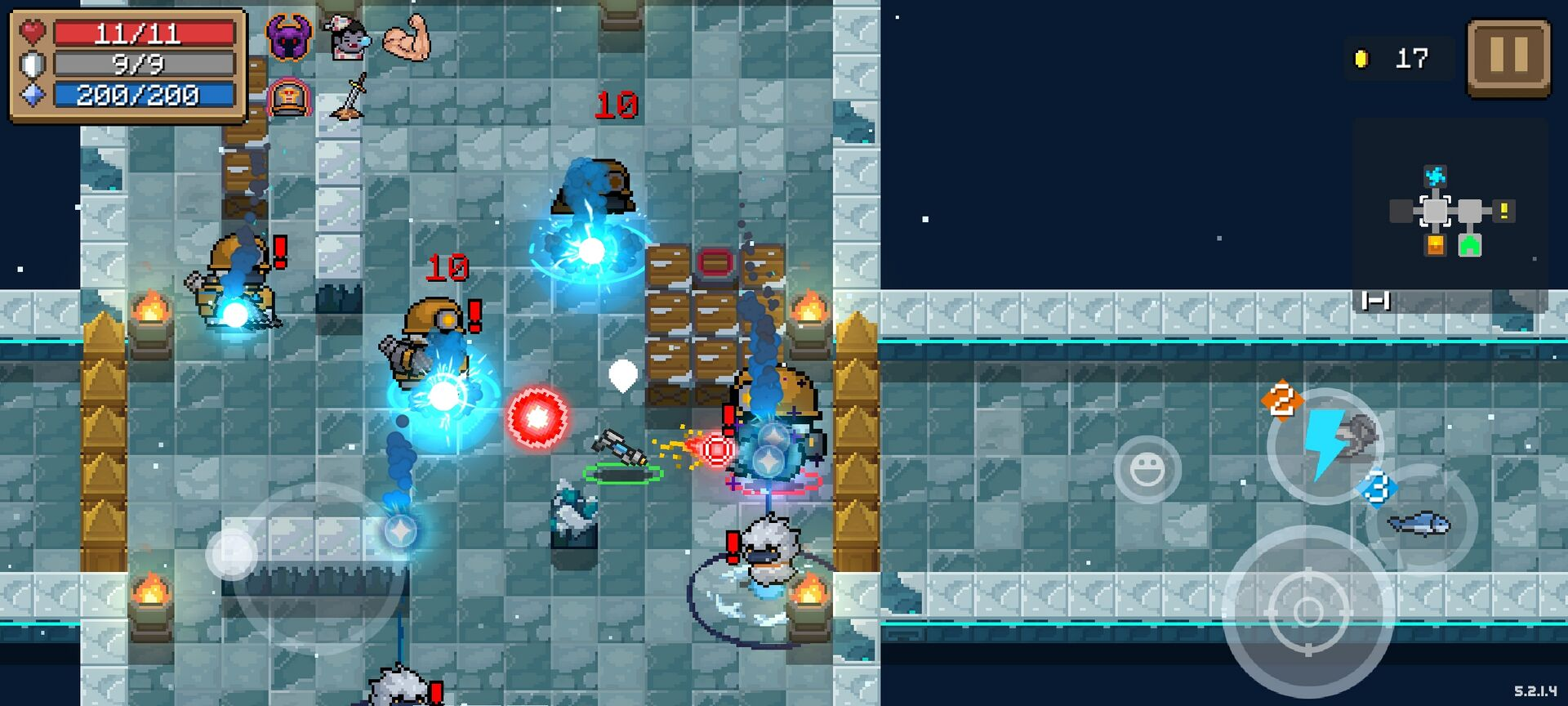1568x706 pixels.
Task: Activate the lightning bolt skill button
Action: coord(1323,445)
